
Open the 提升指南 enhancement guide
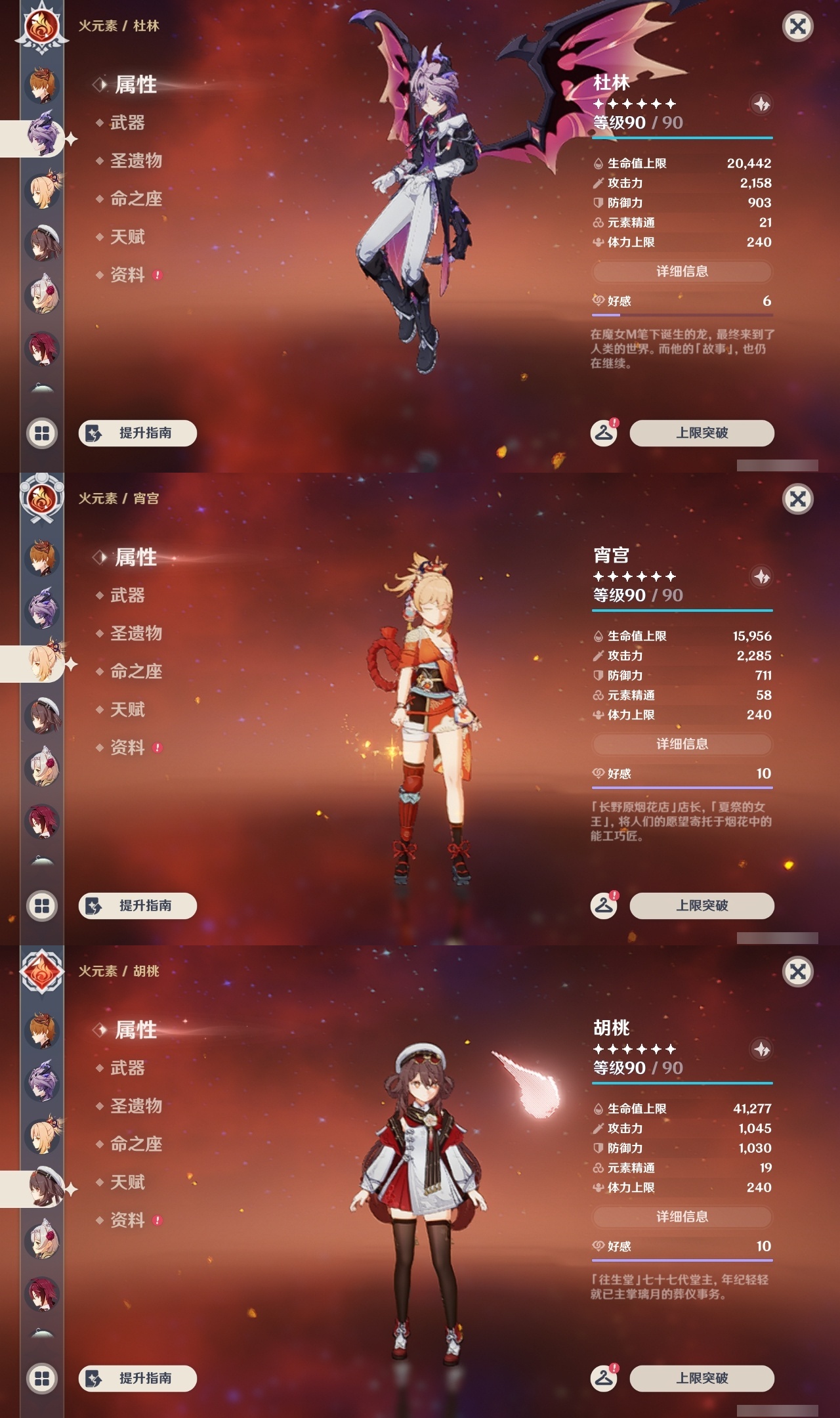137,433
